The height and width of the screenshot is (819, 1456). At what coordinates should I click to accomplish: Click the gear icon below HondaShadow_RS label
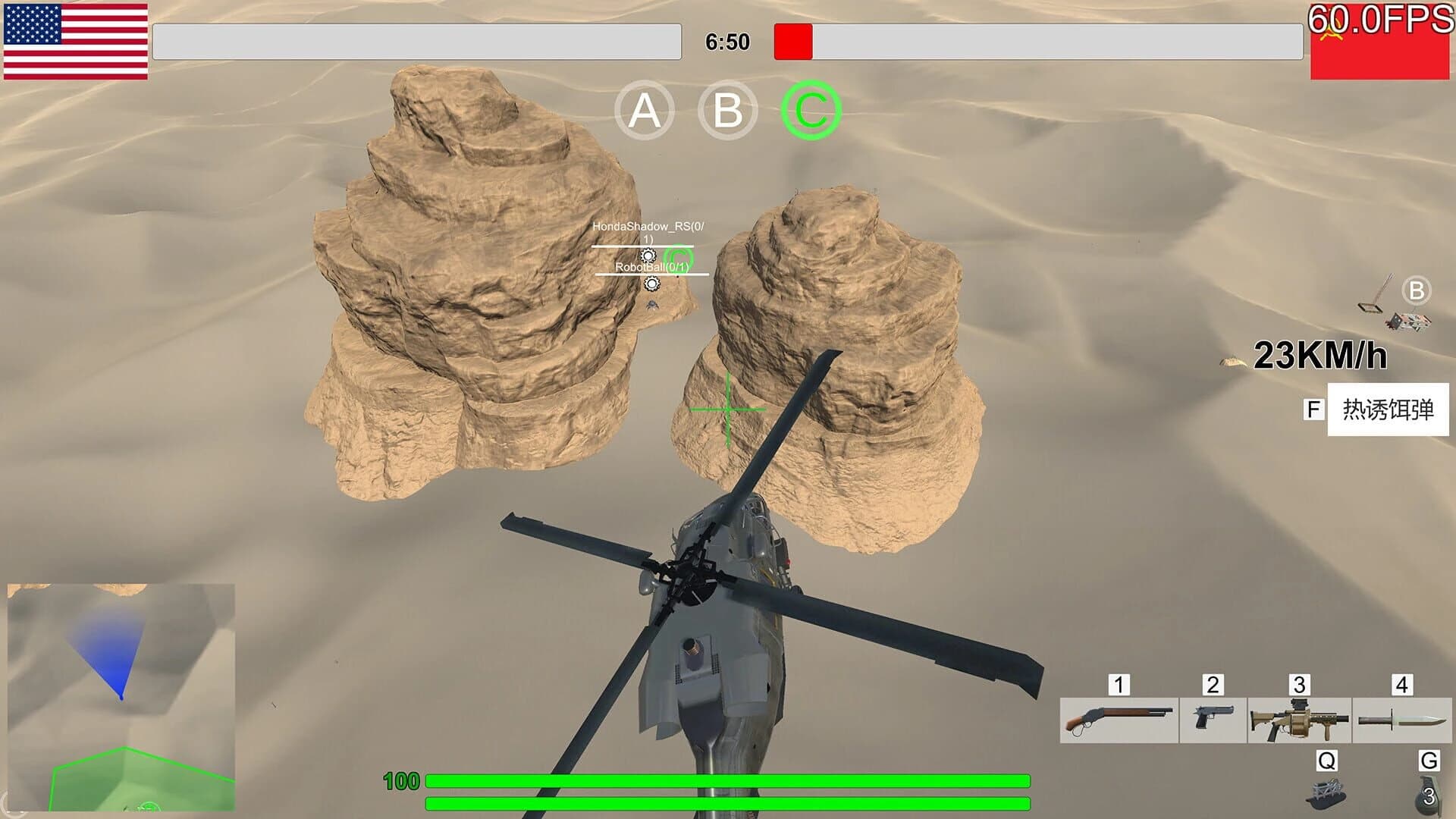(x=648, y=253)
